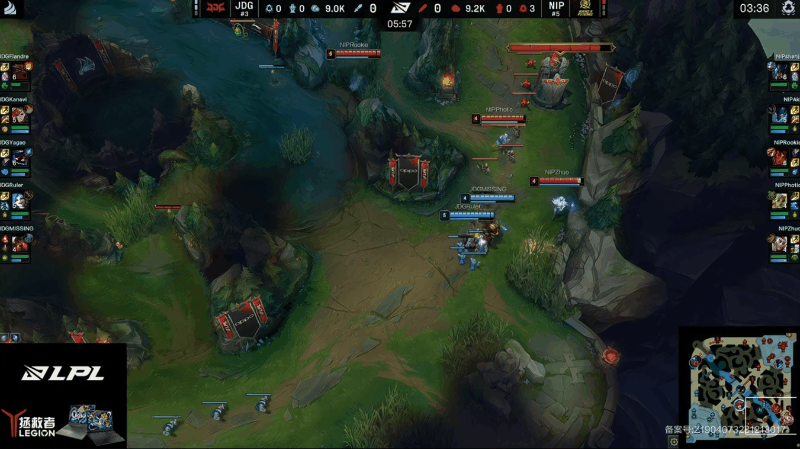Click the LPL logo banner
The height and width of the screenshot is (449, 800).
point(63,374)
